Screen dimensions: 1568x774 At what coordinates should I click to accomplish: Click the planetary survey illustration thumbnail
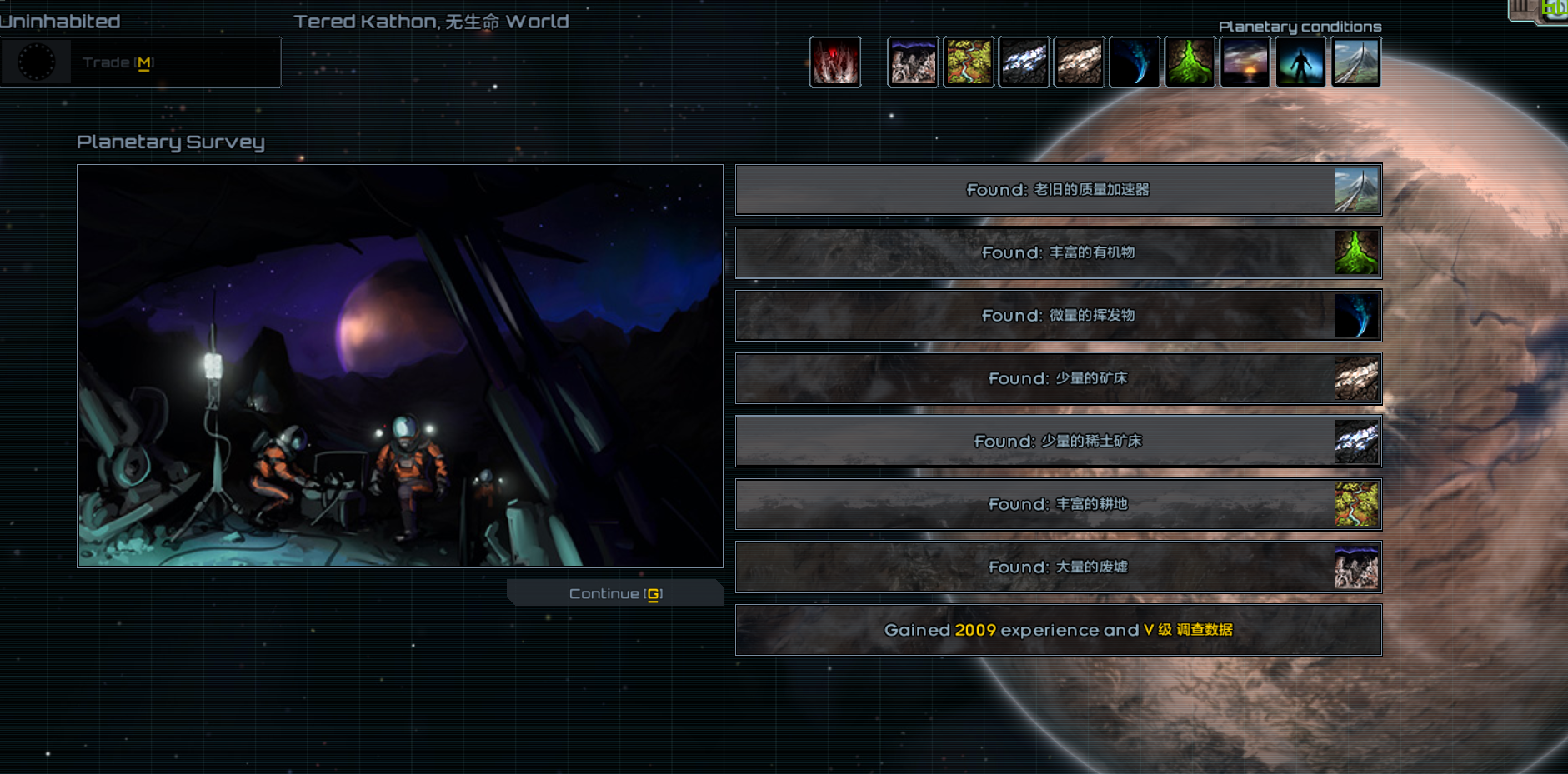point(400,366)
